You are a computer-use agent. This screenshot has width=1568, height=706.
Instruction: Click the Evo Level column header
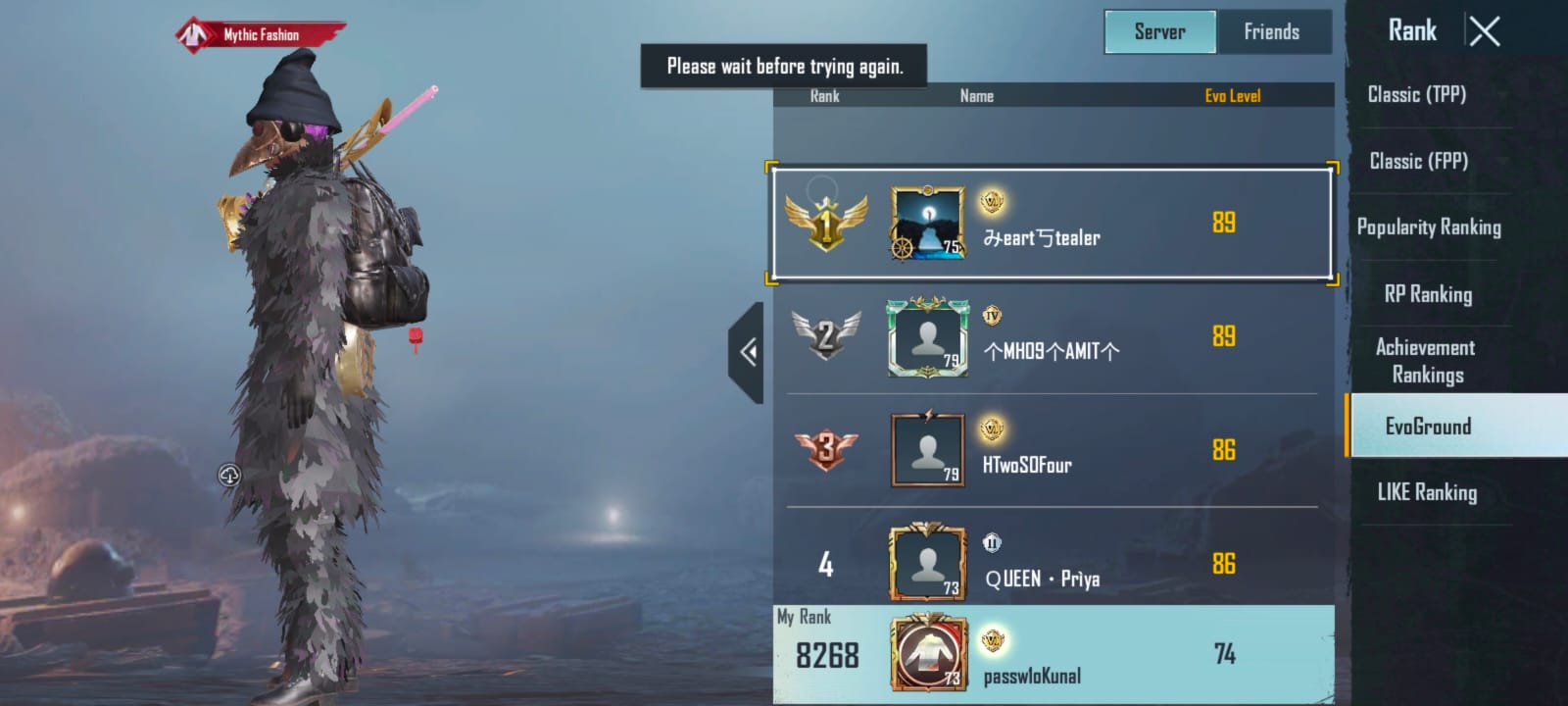pyautogui.click(x=1232, y=96)
